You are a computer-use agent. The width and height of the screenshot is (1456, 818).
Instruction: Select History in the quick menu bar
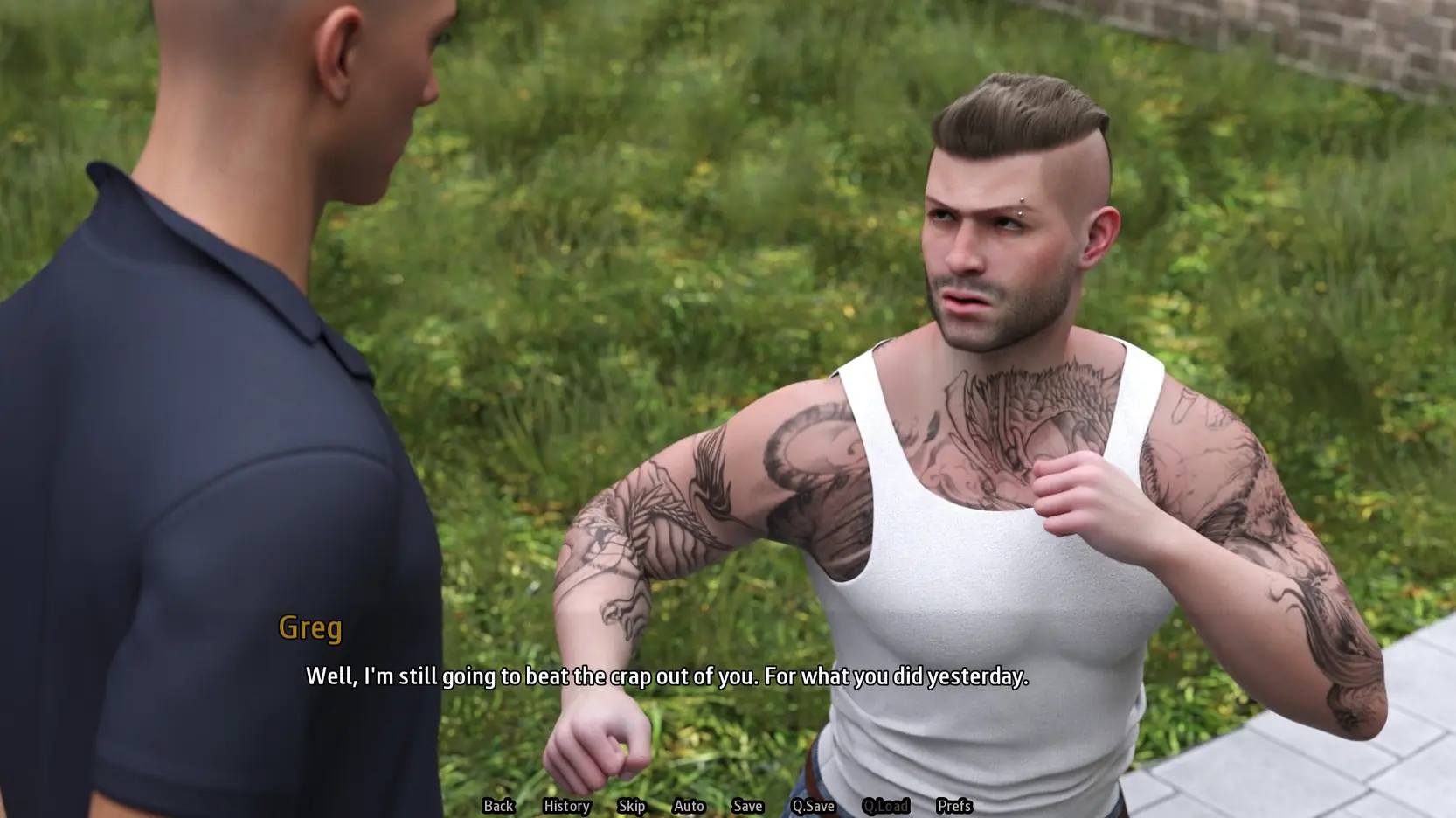(x=566, y=807)
